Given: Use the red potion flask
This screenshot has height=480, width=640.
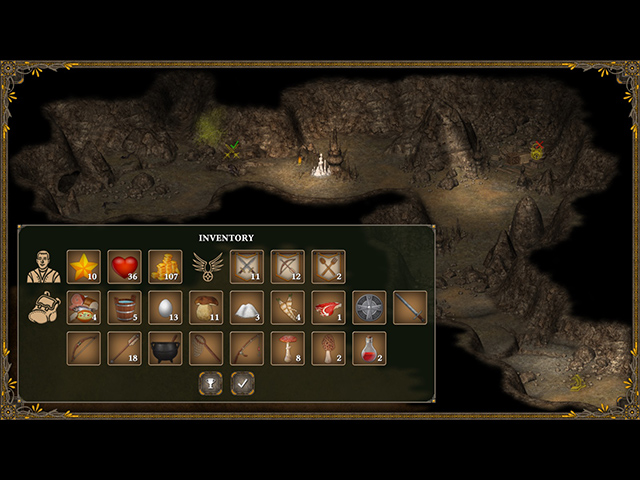Looking at the screenshot, I should [x=369, y=349].
